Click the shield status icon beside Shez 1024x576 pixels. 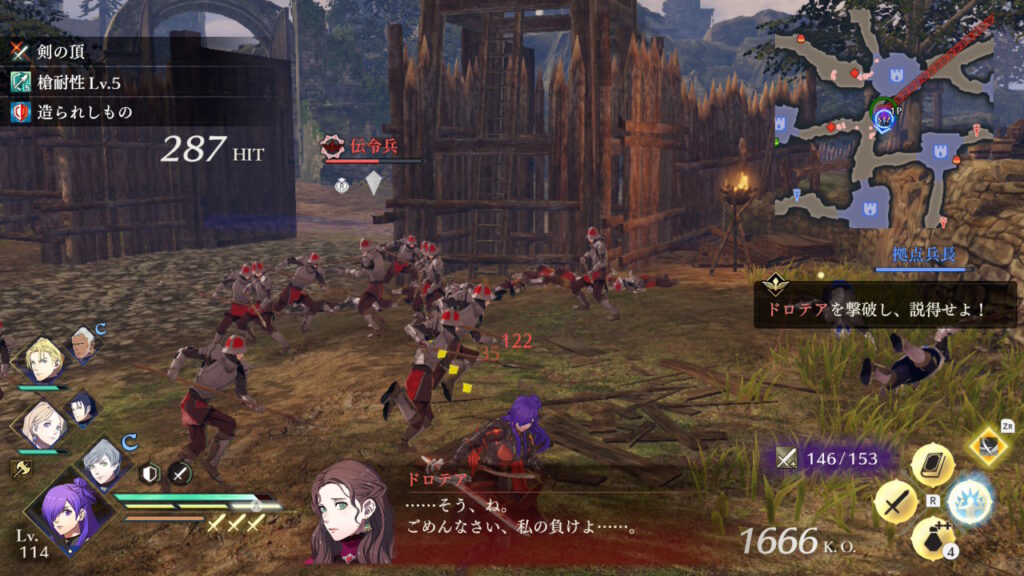pyautogui.click(x=149, y=474)
